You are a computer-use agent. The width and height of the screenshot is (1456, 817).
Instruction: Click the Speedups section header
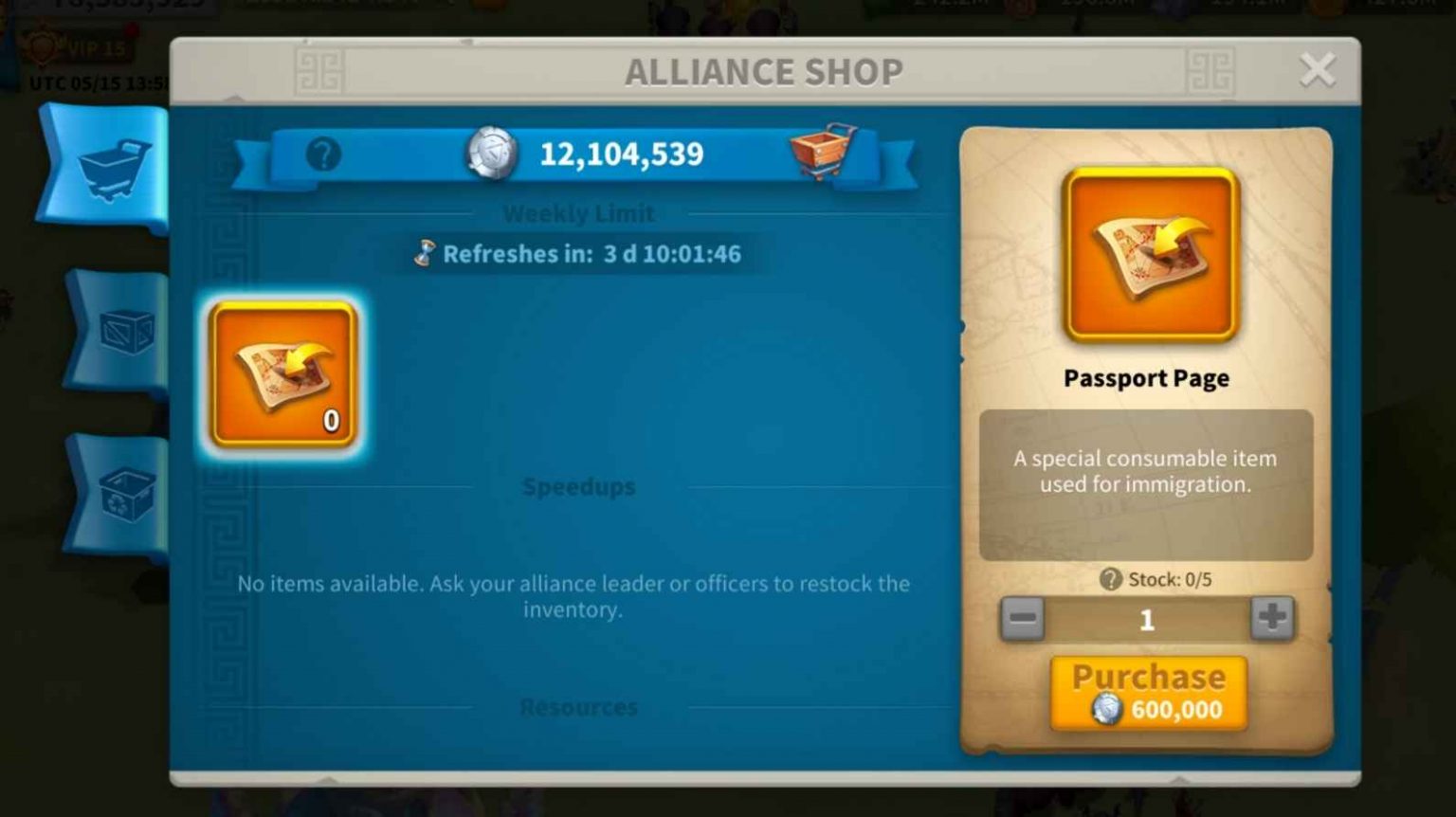click(x=579, y=486)
